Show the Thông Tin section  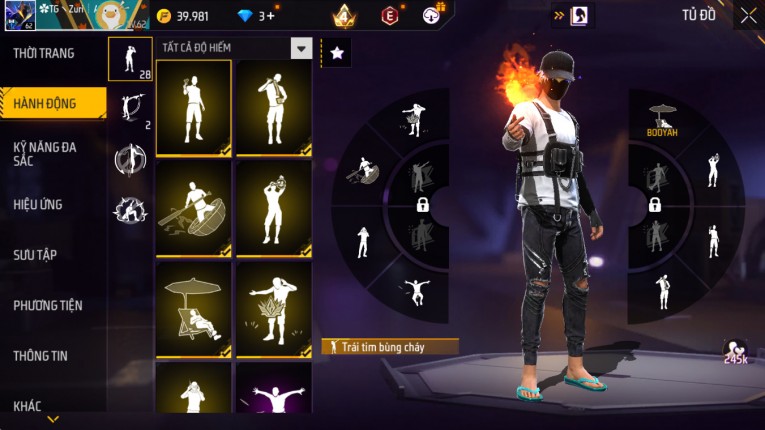point(40,355)
